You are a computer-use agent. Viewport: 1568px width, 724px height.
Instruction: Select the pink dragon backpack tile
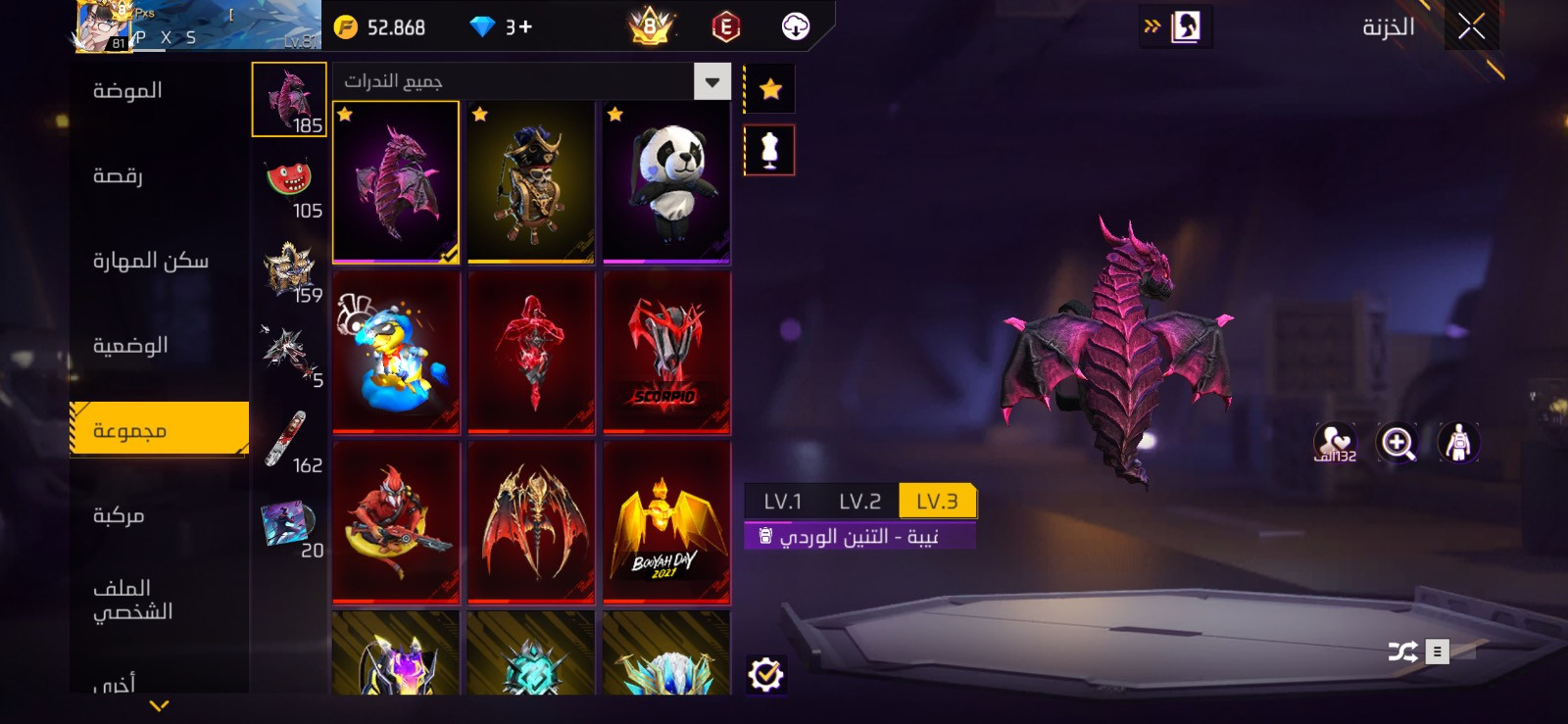point(396,182)
